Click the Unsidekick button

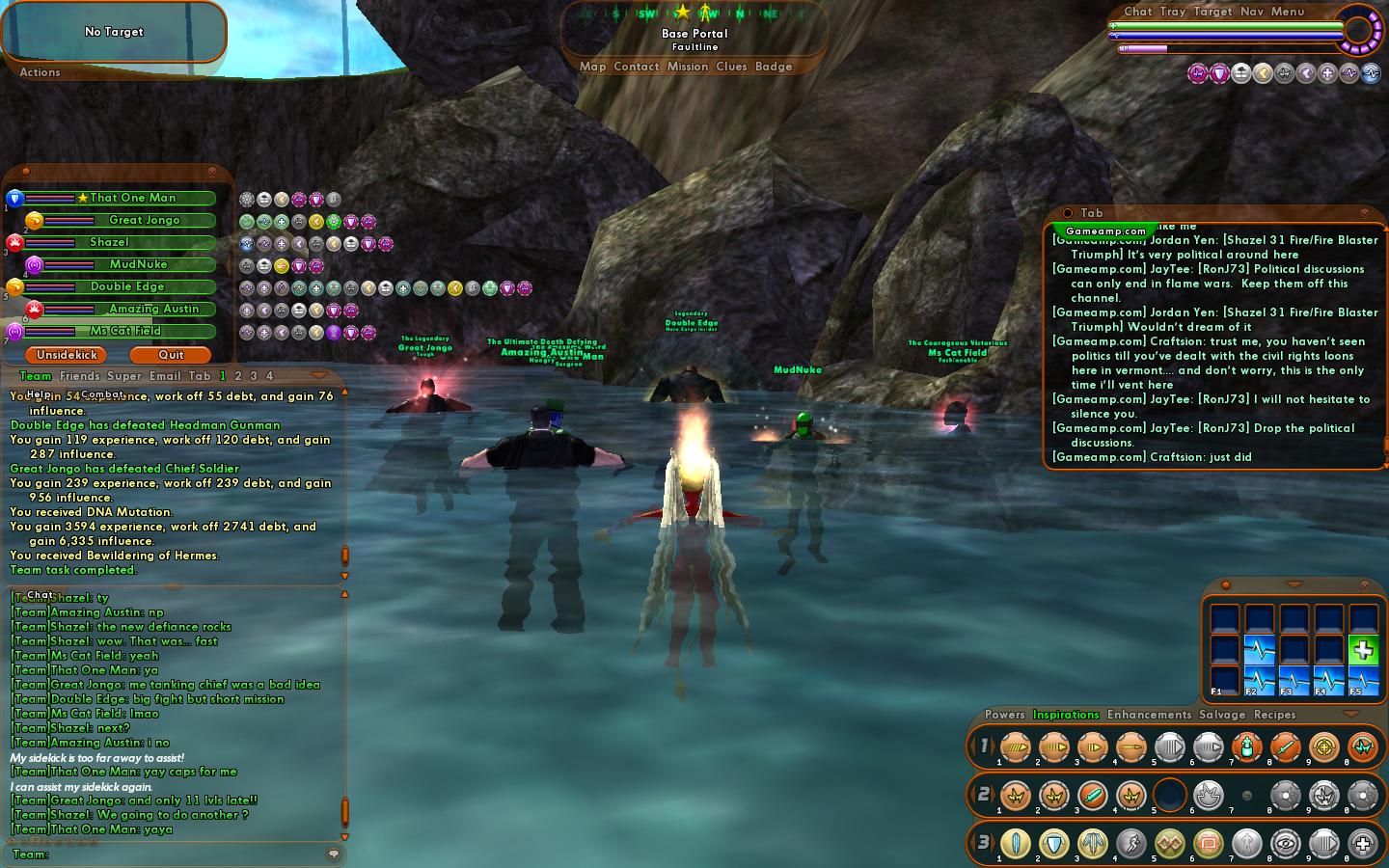(67, 355)
